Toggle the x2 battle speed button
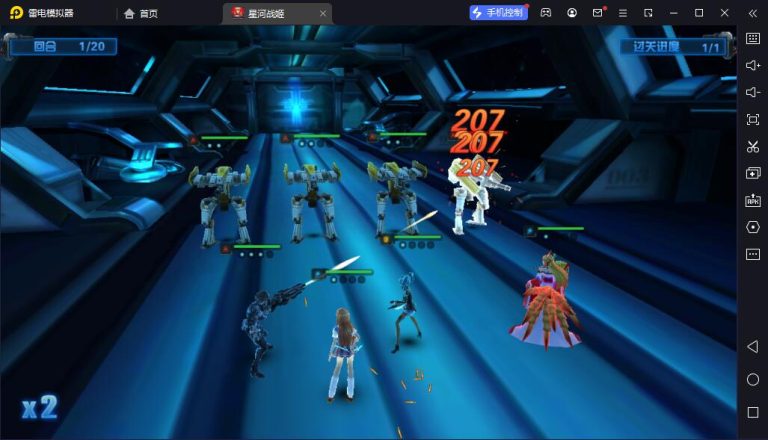 pos(40,407)
